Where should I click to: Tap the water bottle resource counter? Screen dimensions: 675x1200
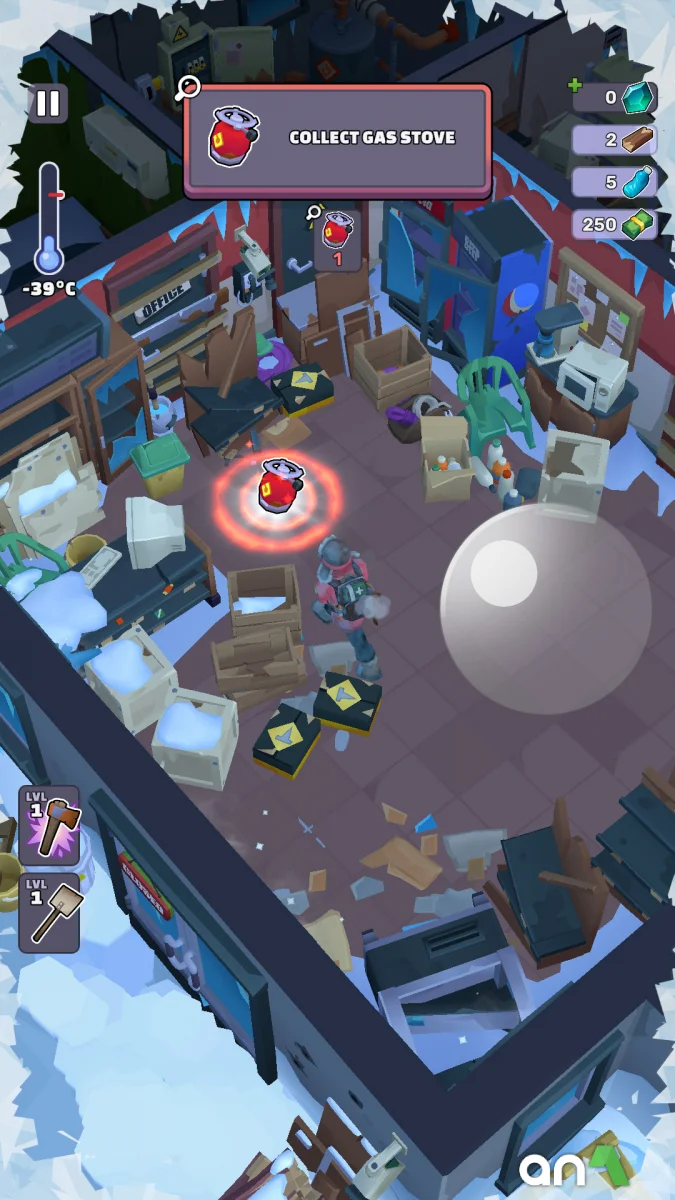(614, 182)
